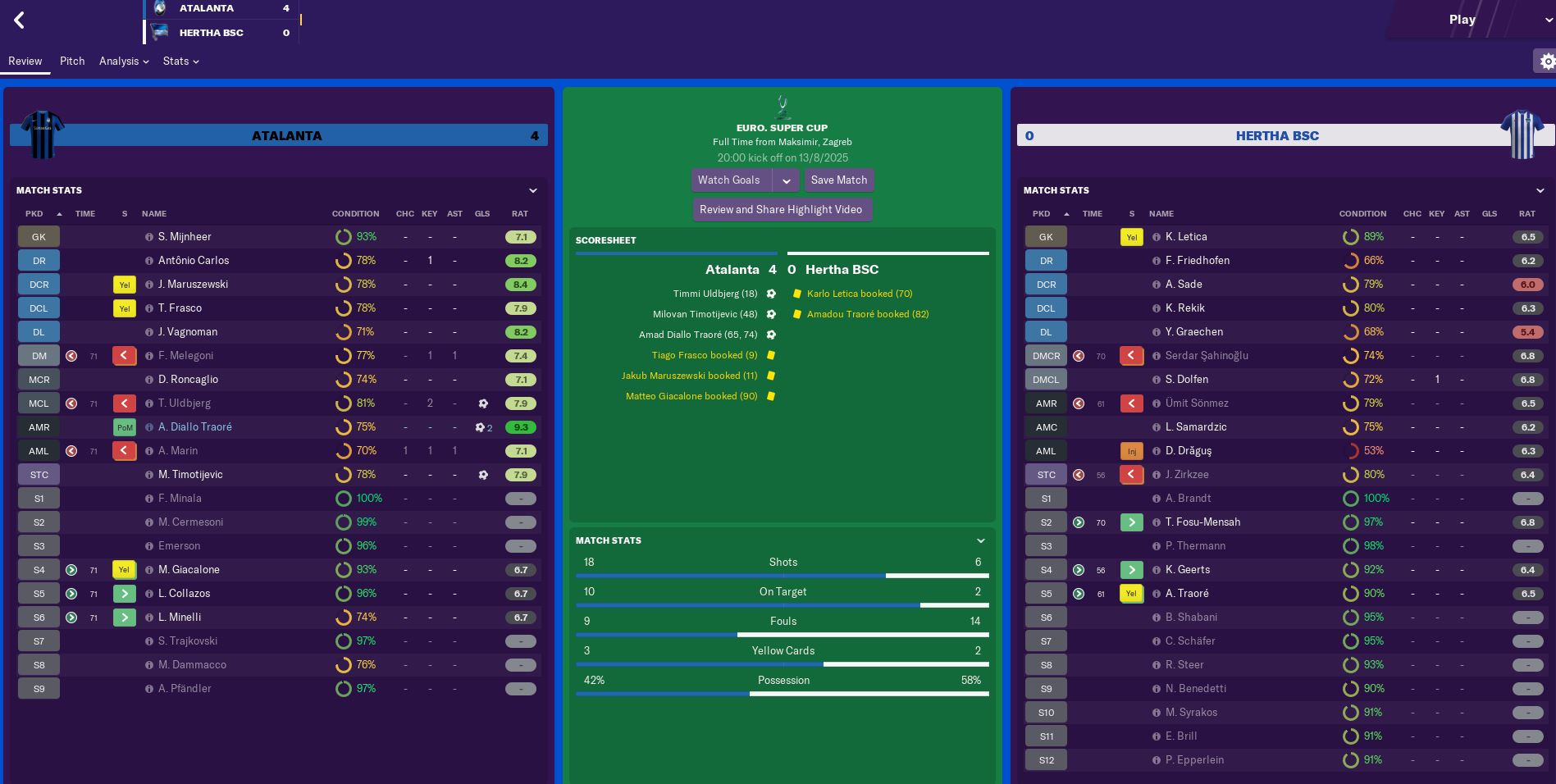Collapse the Atalanta Match Stats panel chevron
1556x784 pixels.
[x=533, y=190]
